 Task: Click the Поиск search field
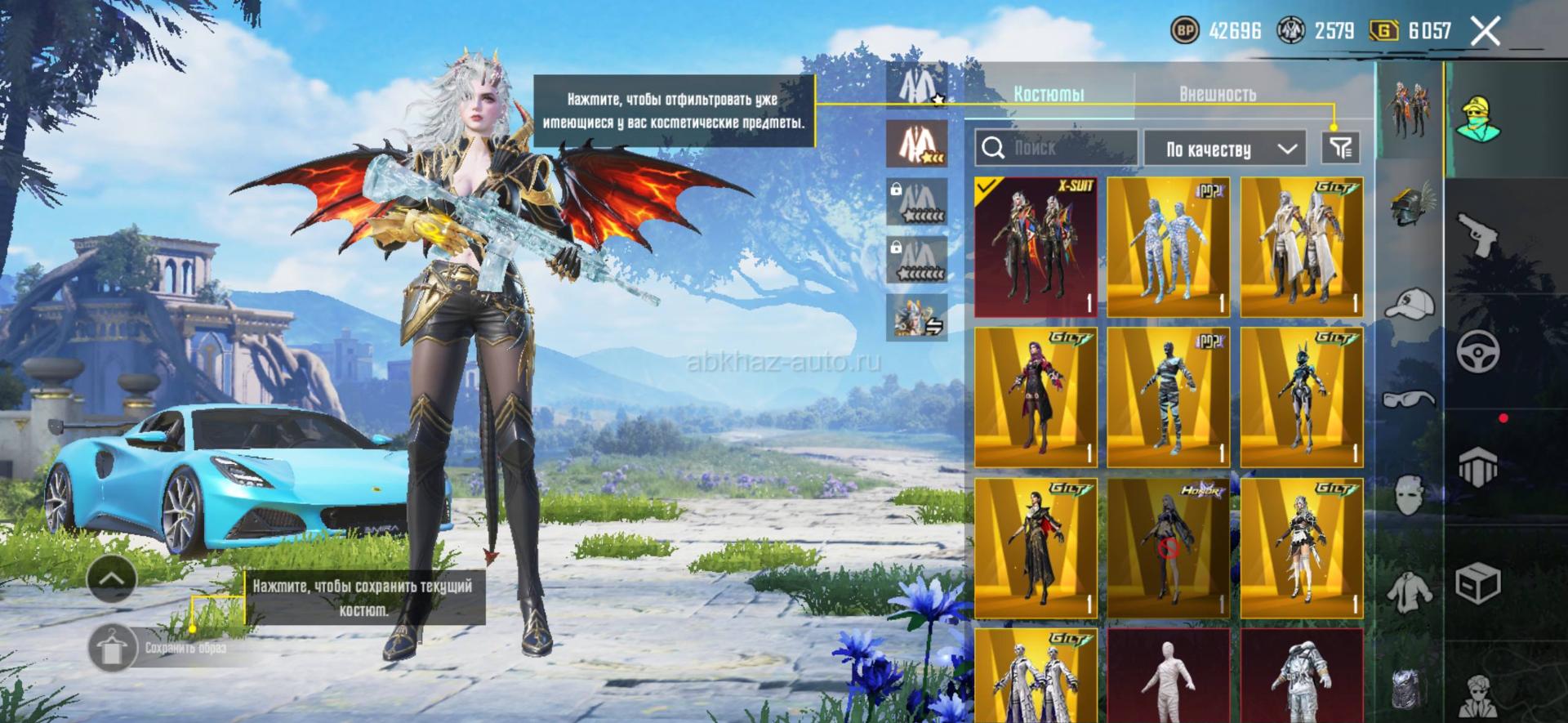[x=1055, y=148]
